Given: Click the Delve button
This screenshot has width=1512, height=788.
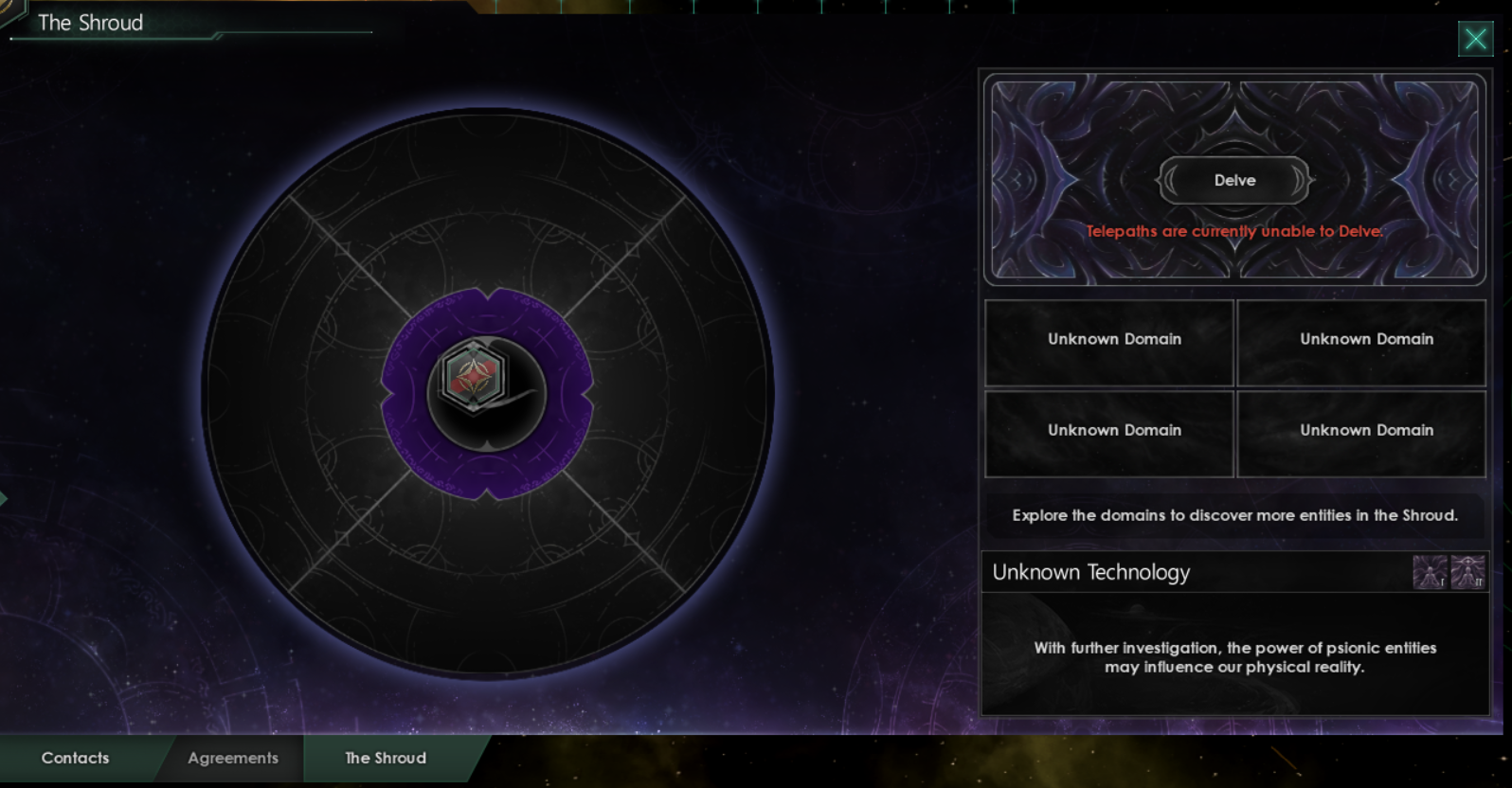Looking at the screenshot, I should pyautogui.click(x=1233, y=180).
